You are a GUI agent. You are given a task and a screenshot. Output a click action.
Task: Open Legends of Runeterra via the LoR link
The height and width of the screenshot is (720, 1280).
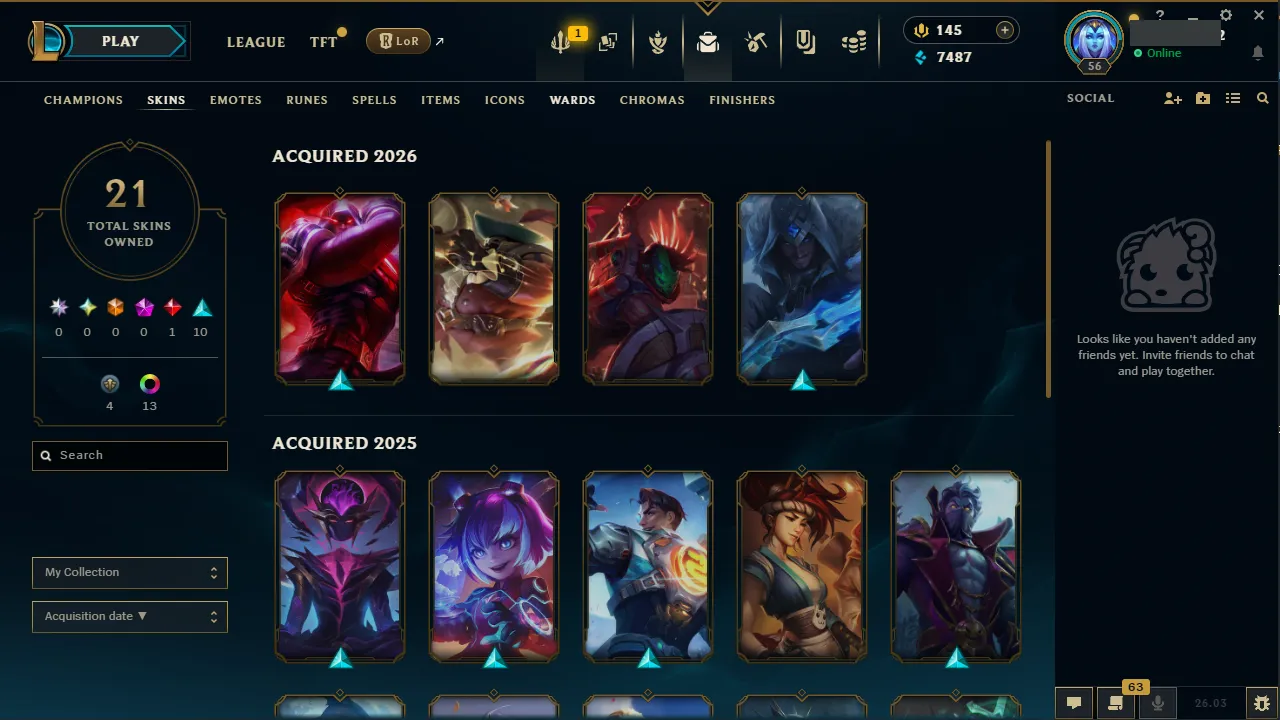tap(399, 41)
